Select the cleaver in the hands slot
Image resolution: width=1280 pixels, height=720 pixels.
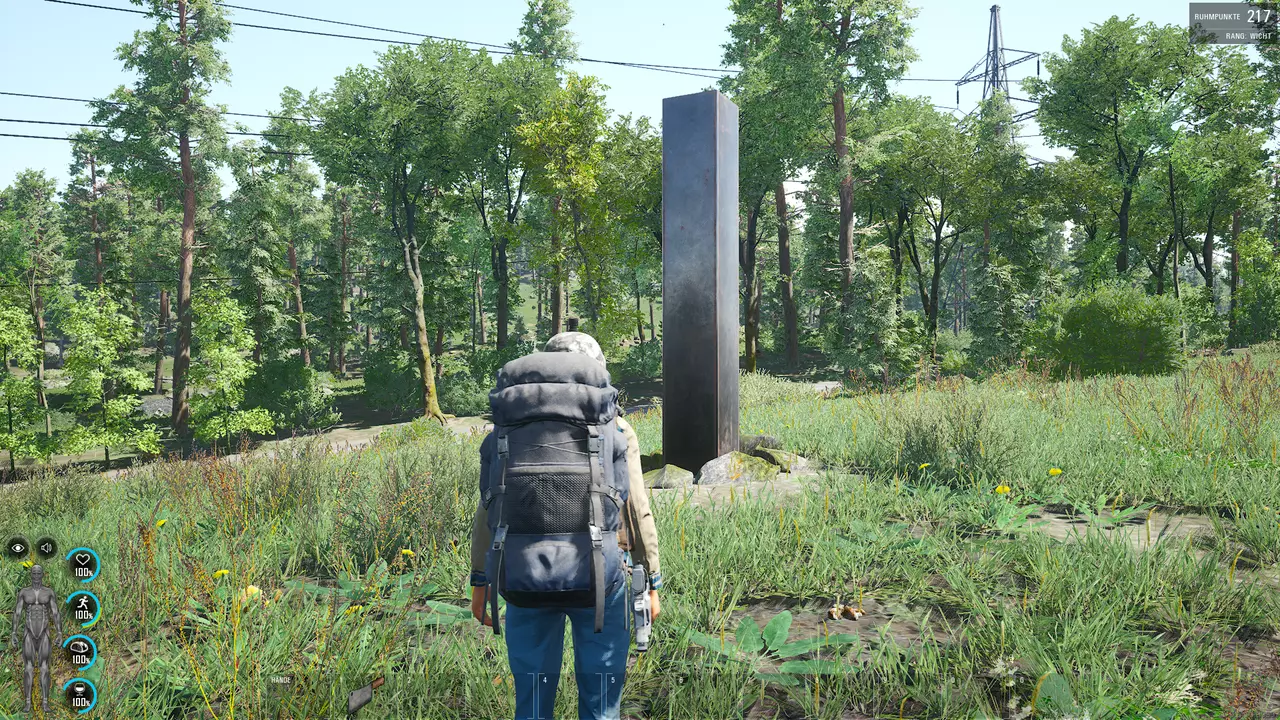click(364, 695)
